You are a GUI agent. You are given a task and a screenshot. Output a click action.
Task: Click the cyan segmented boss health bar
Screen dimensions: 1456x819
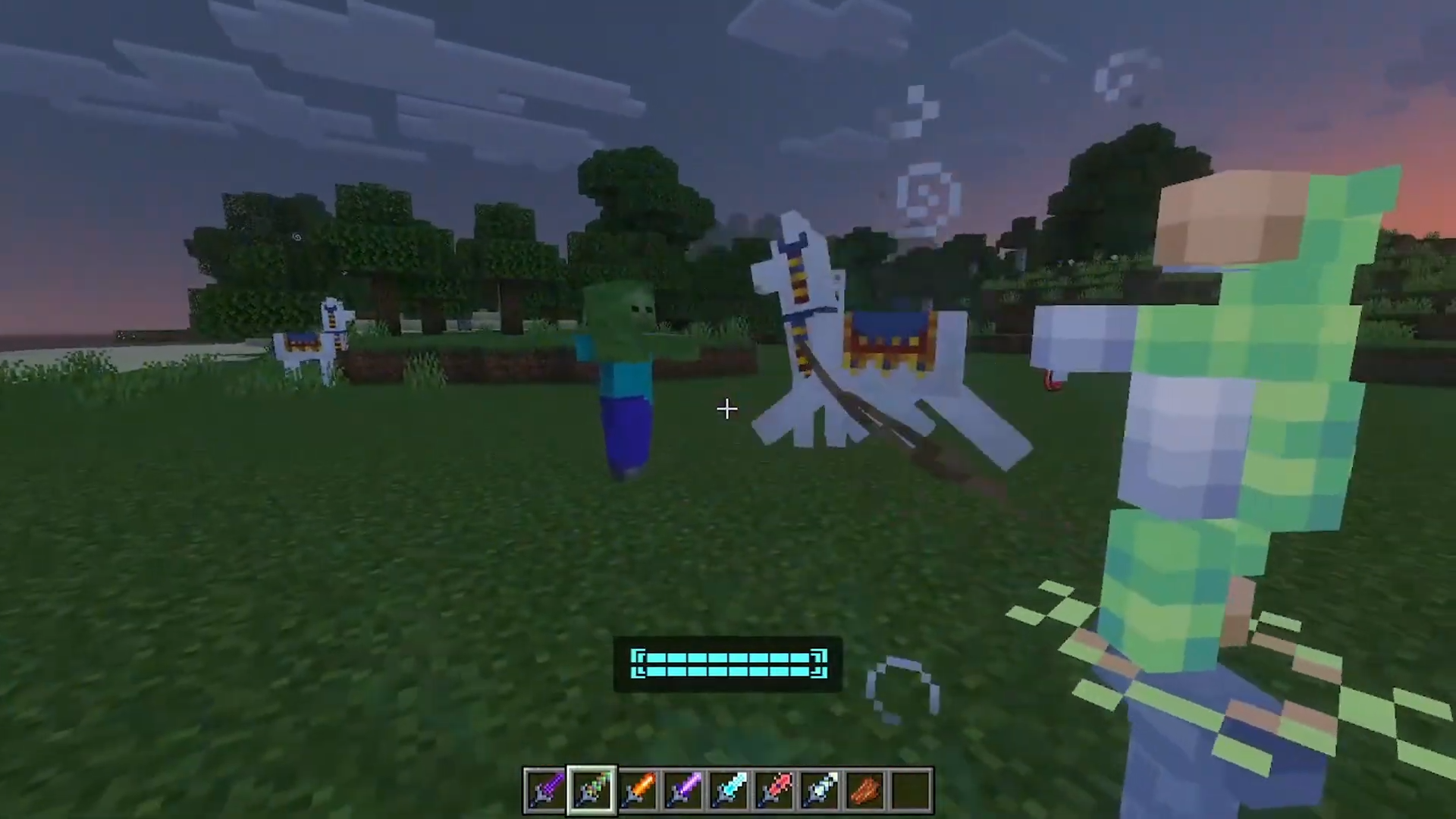pos(726,664)
